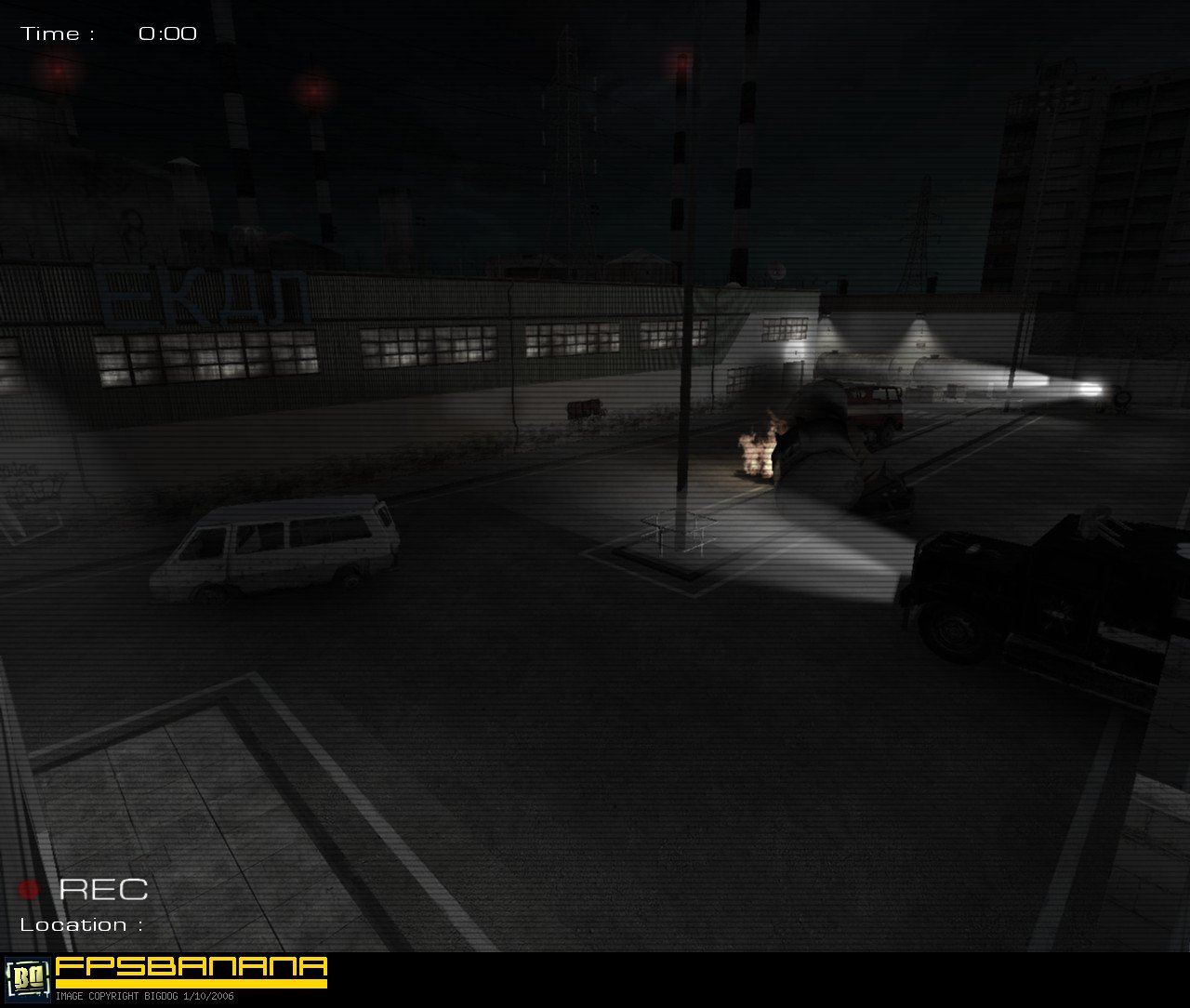Expand the Time display counter

167,33
